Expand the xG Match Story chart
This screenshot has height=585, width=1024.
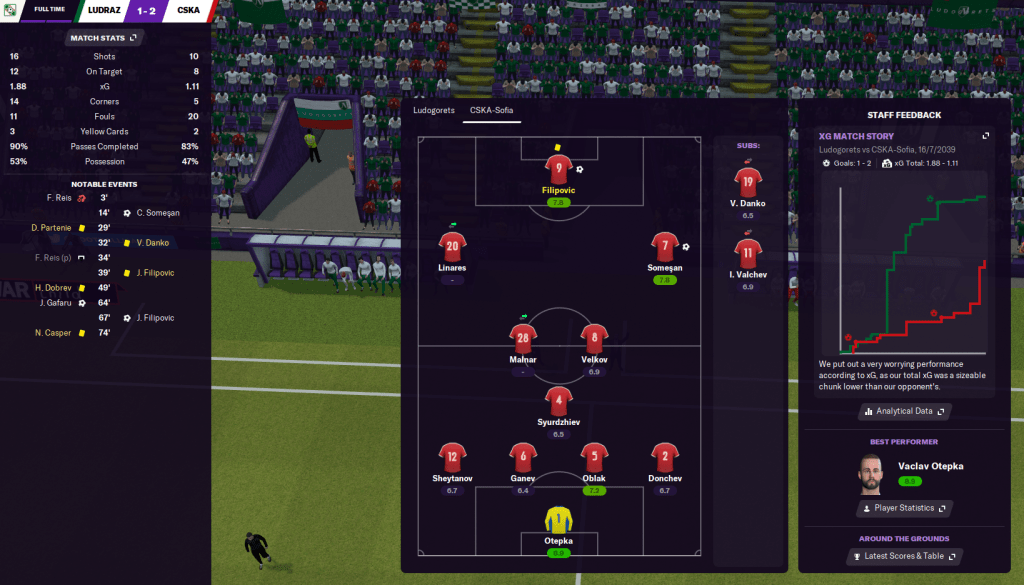coord(986,135)
